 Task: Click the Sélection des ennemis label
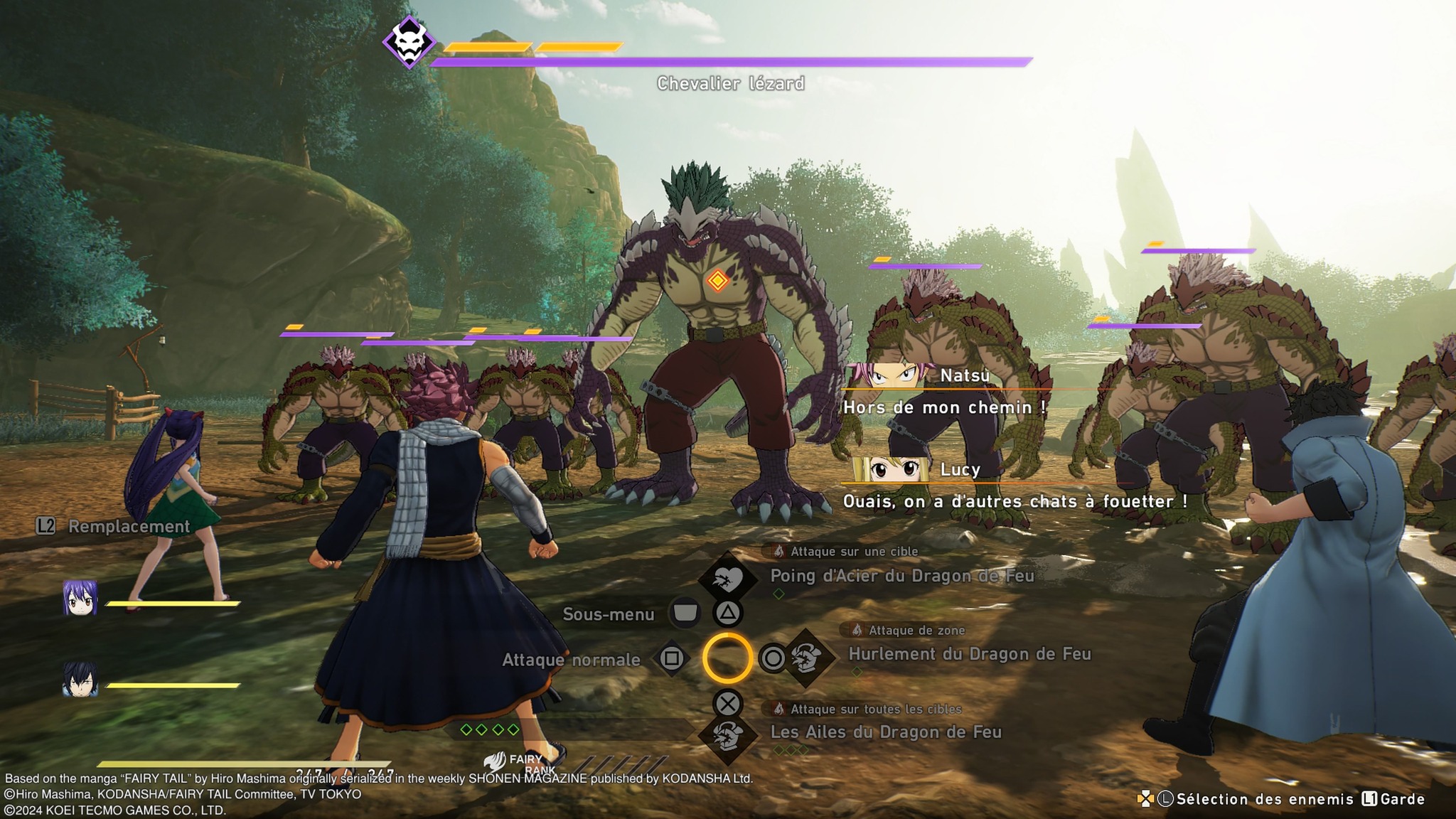coord(1264,799)
